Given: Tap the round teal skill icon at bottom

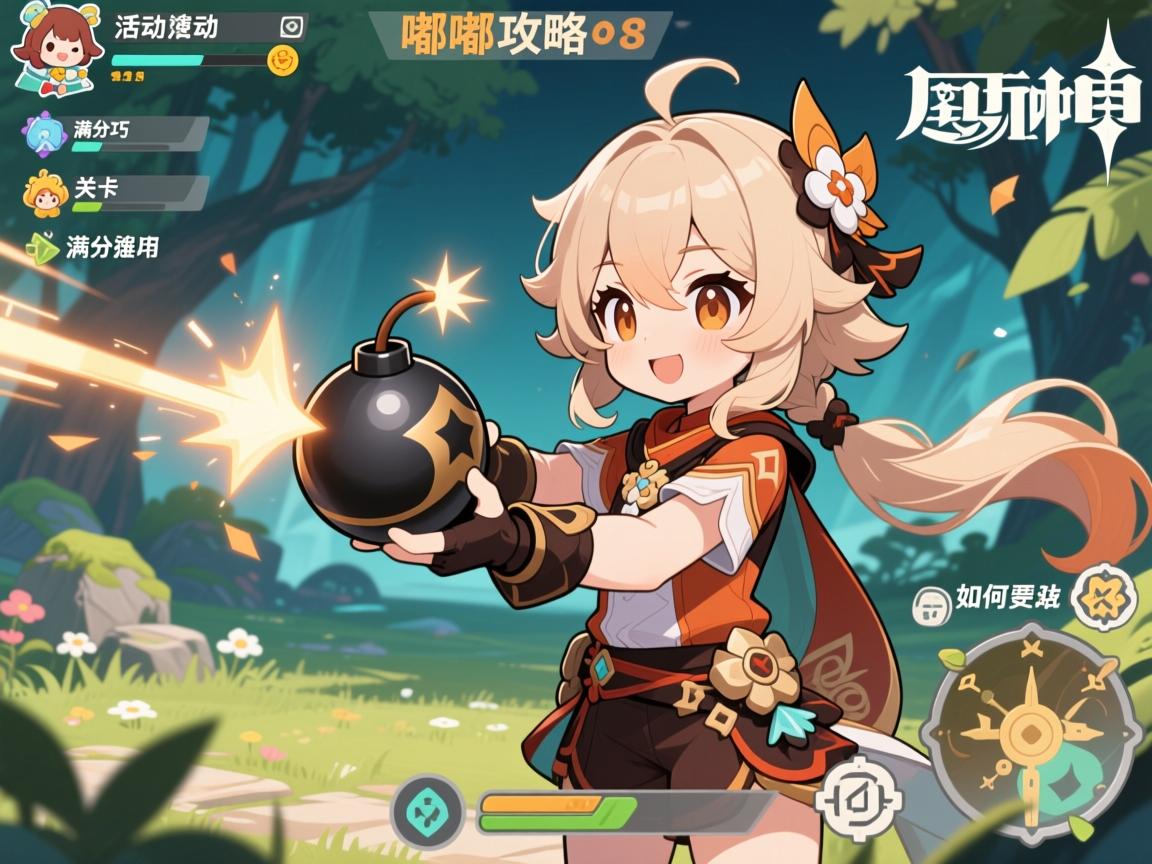Looking at the screenshot, I should pyautogui.click(x=428, y=812).
